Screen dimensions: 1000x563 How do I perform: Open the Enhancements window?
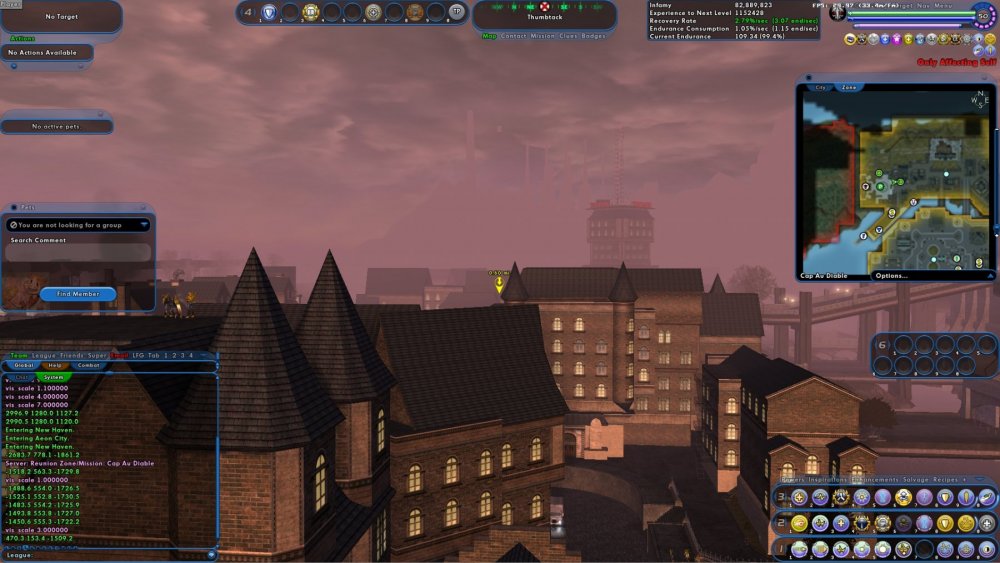tap(874, 480)
